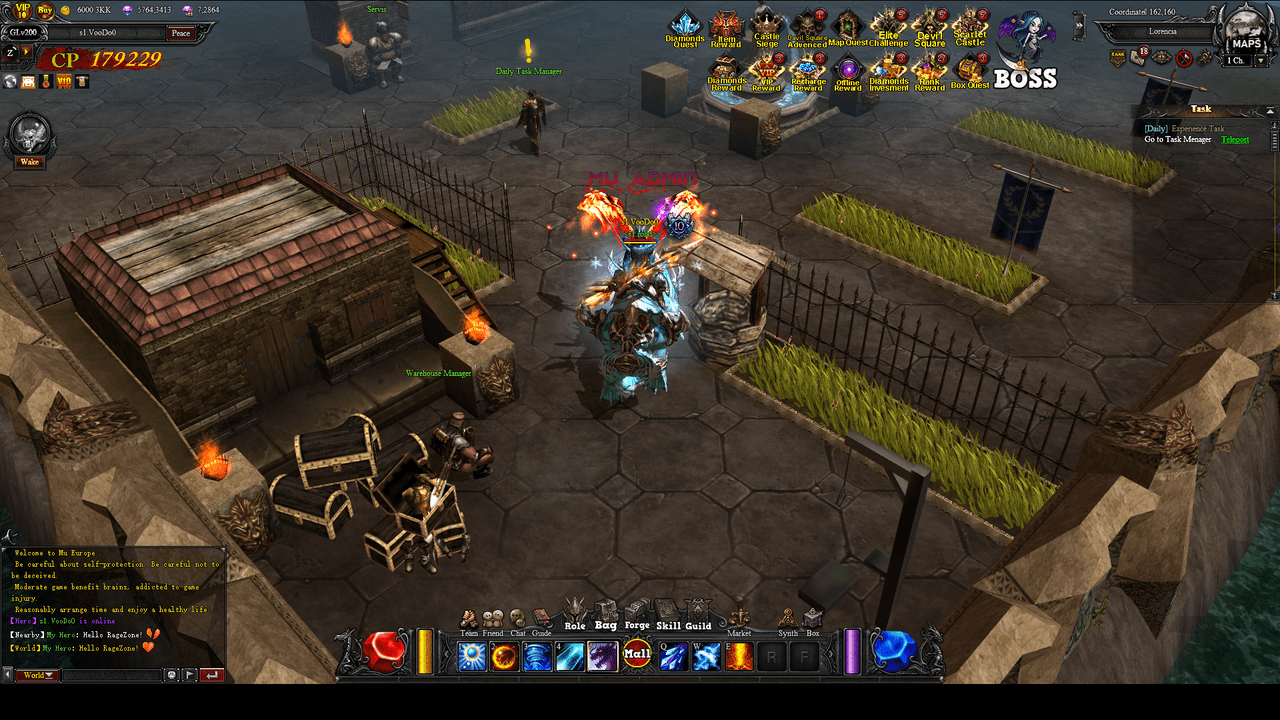
Task: Activate the fireball skill icon
Action: coord(505,657)
